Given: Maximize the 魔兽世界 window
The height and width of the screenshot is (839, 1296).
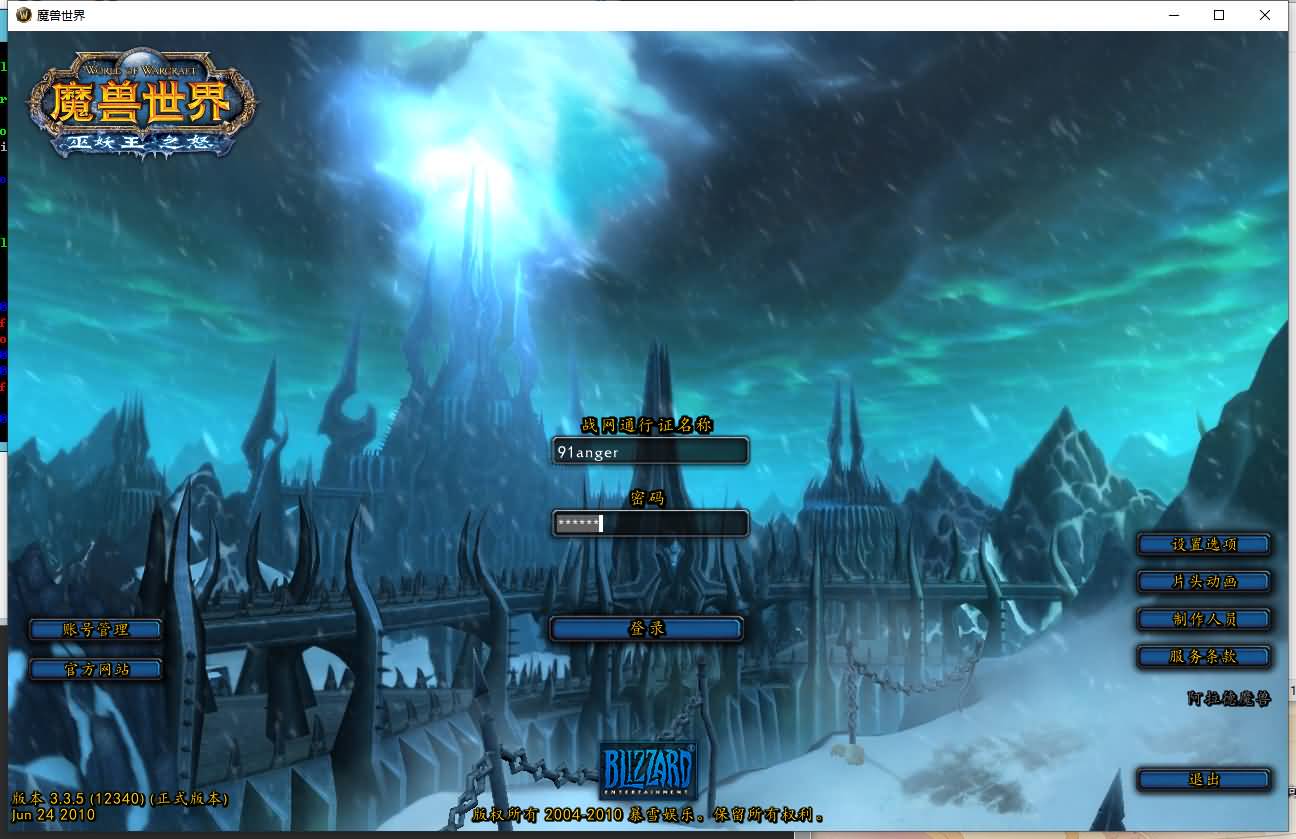Looking at the screenshot, I should pyautogui.click(x=1219, y=15).
